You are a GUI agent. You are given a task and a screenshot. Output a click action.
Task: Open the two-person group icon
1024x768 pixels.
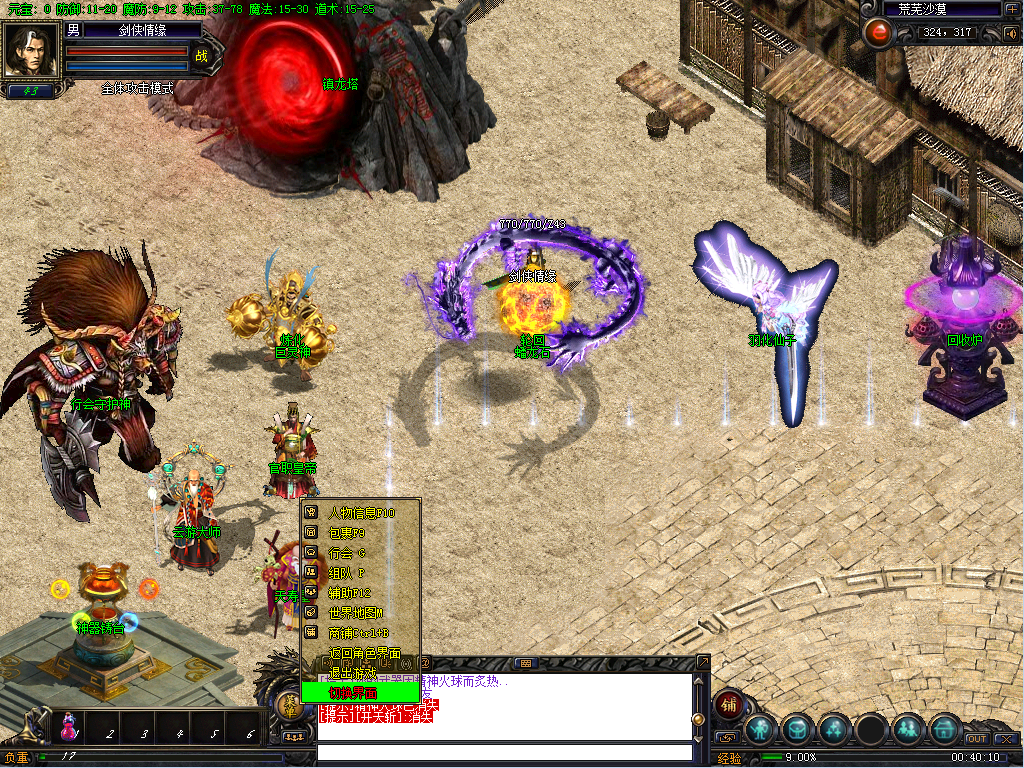(x=908, y=729)
